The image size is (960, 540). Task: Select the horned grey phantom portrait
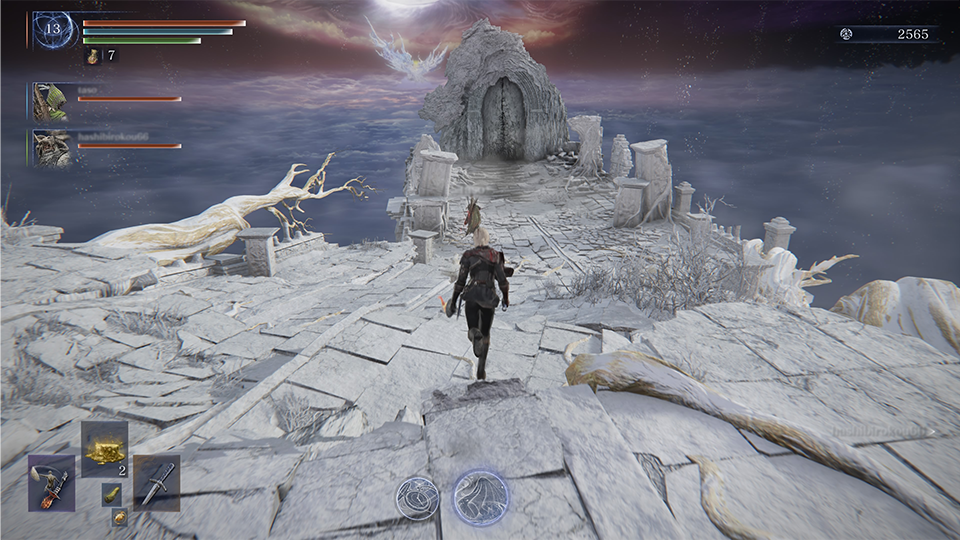tap(50, 148)
